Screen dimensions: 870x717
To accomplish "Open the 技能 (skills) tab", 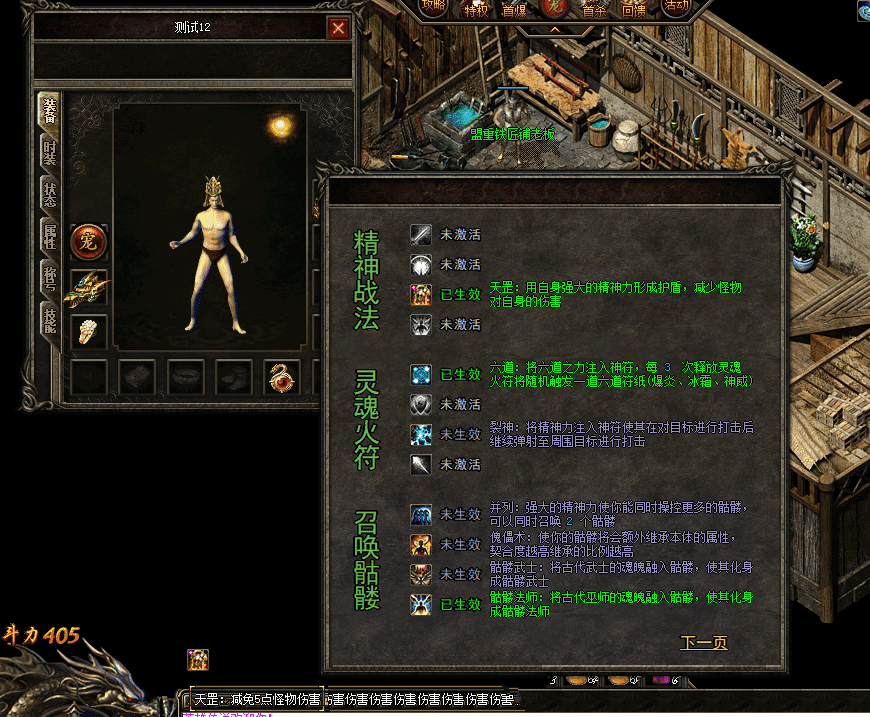I will click(x=49, y=319).
